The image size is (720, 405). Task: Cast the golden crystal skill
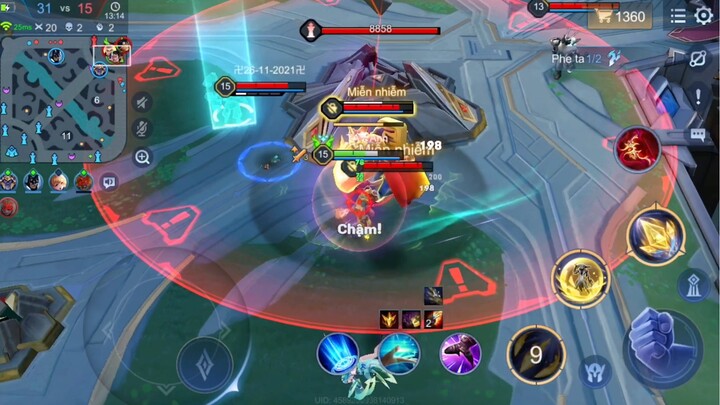655,234
